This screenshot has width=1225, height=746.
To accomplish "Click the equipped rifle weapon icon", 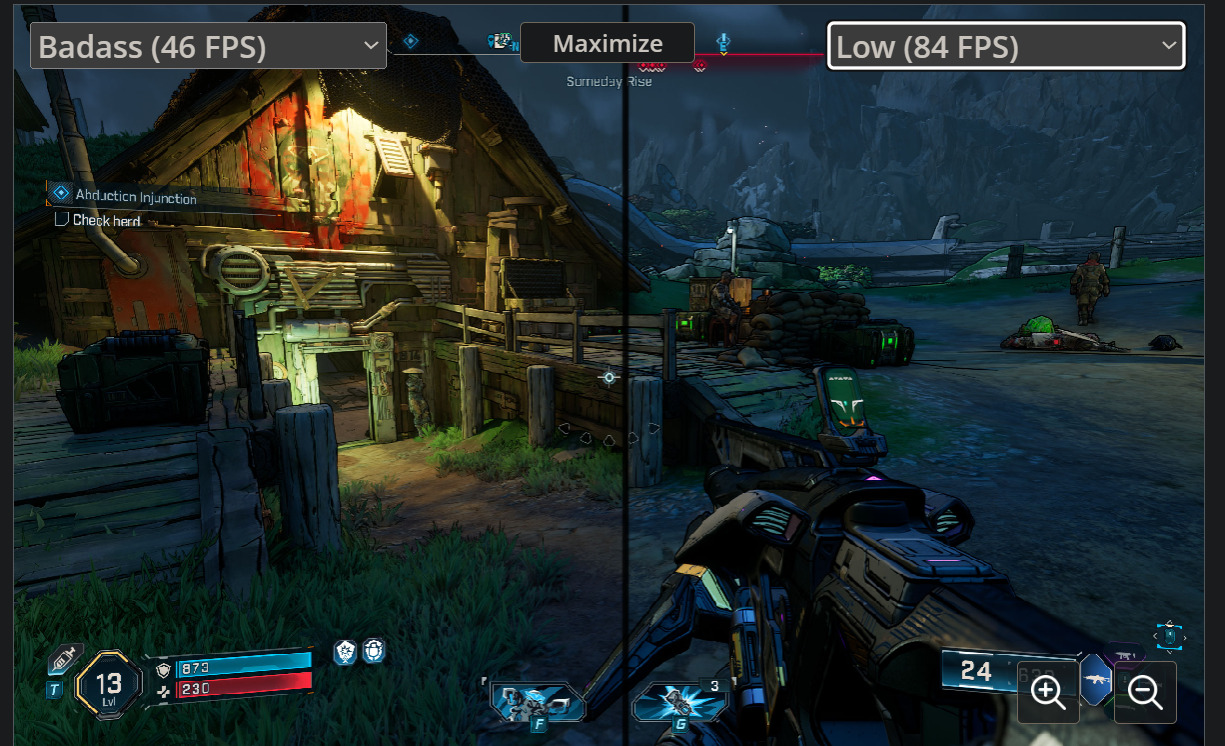I will click(1096, 680).
